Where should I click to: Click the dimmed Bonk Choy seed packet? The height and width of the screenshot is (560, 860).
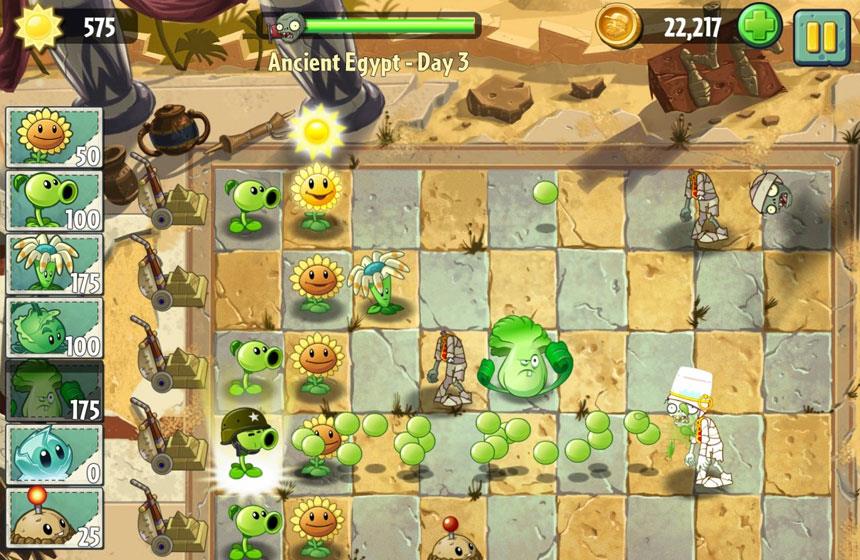pyautogui.click(x=55, y=390)
